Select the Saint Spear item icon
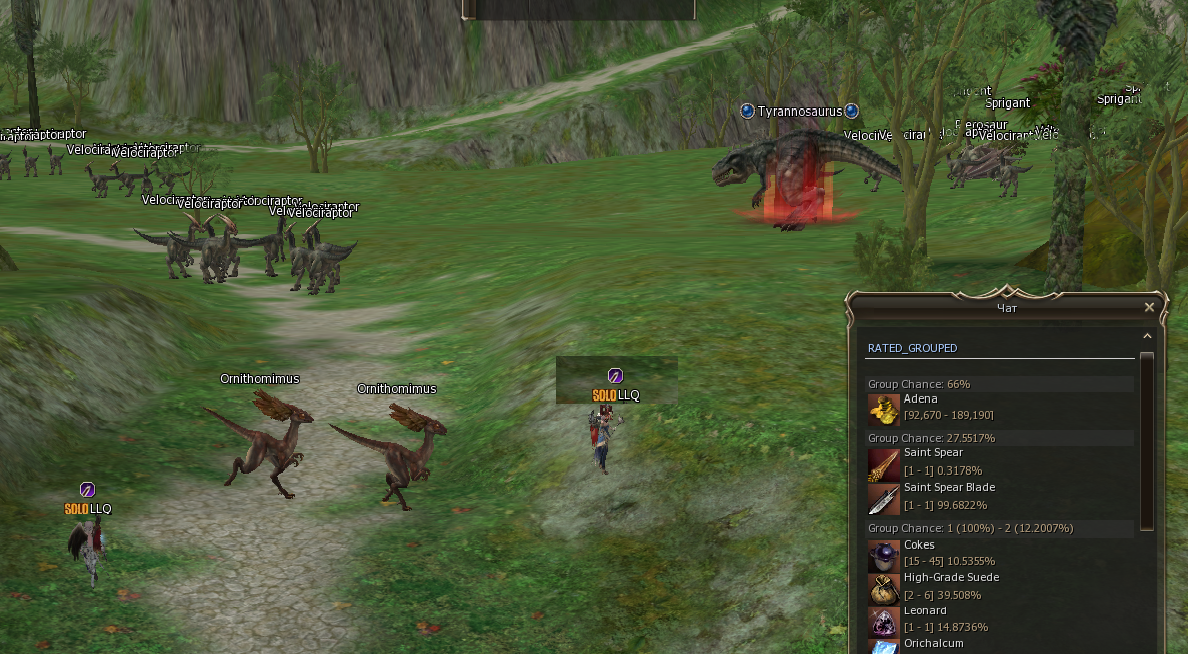1188x654 pixels. pos(883,464)
